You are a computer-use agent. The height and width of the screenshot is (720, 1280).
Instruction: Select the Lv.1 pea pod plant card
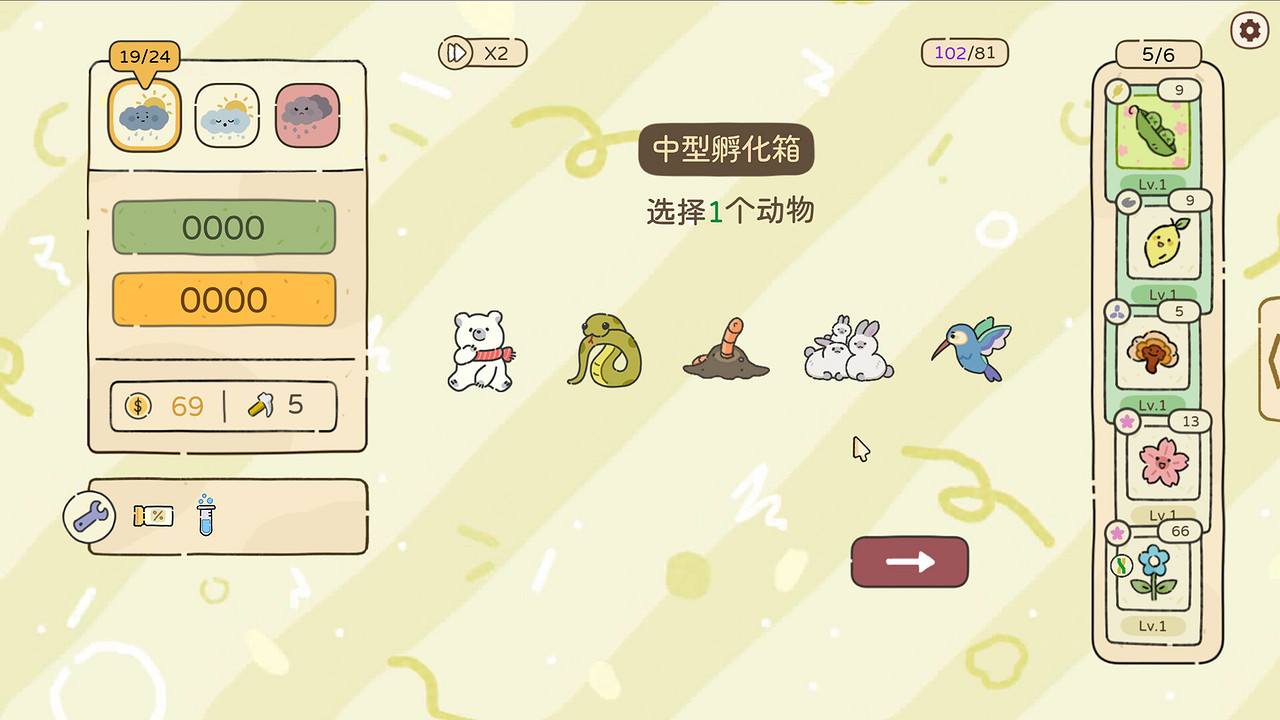pos(1157,135)
